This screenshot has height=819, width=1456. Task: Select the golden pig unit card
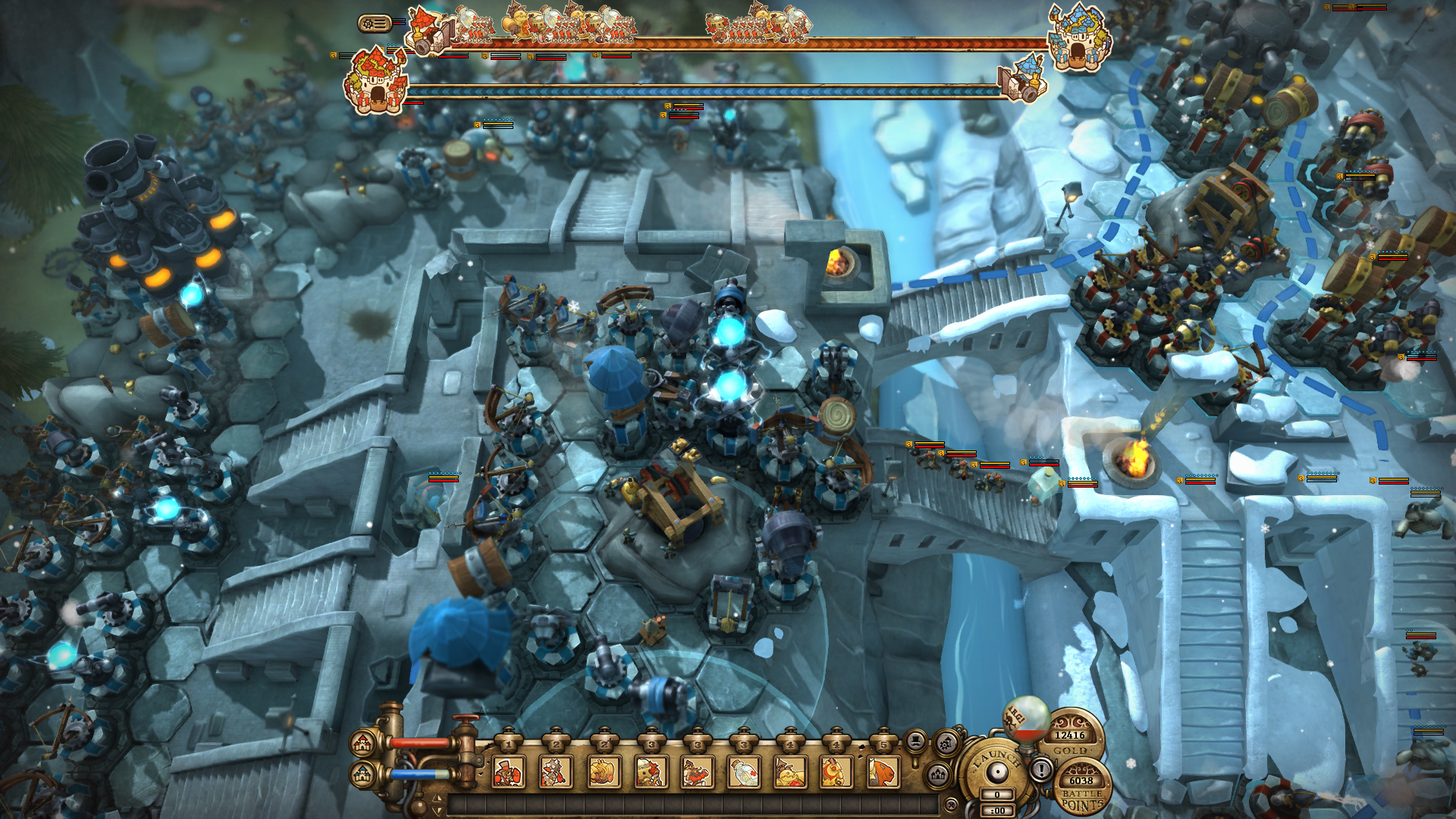coord(604,770)
